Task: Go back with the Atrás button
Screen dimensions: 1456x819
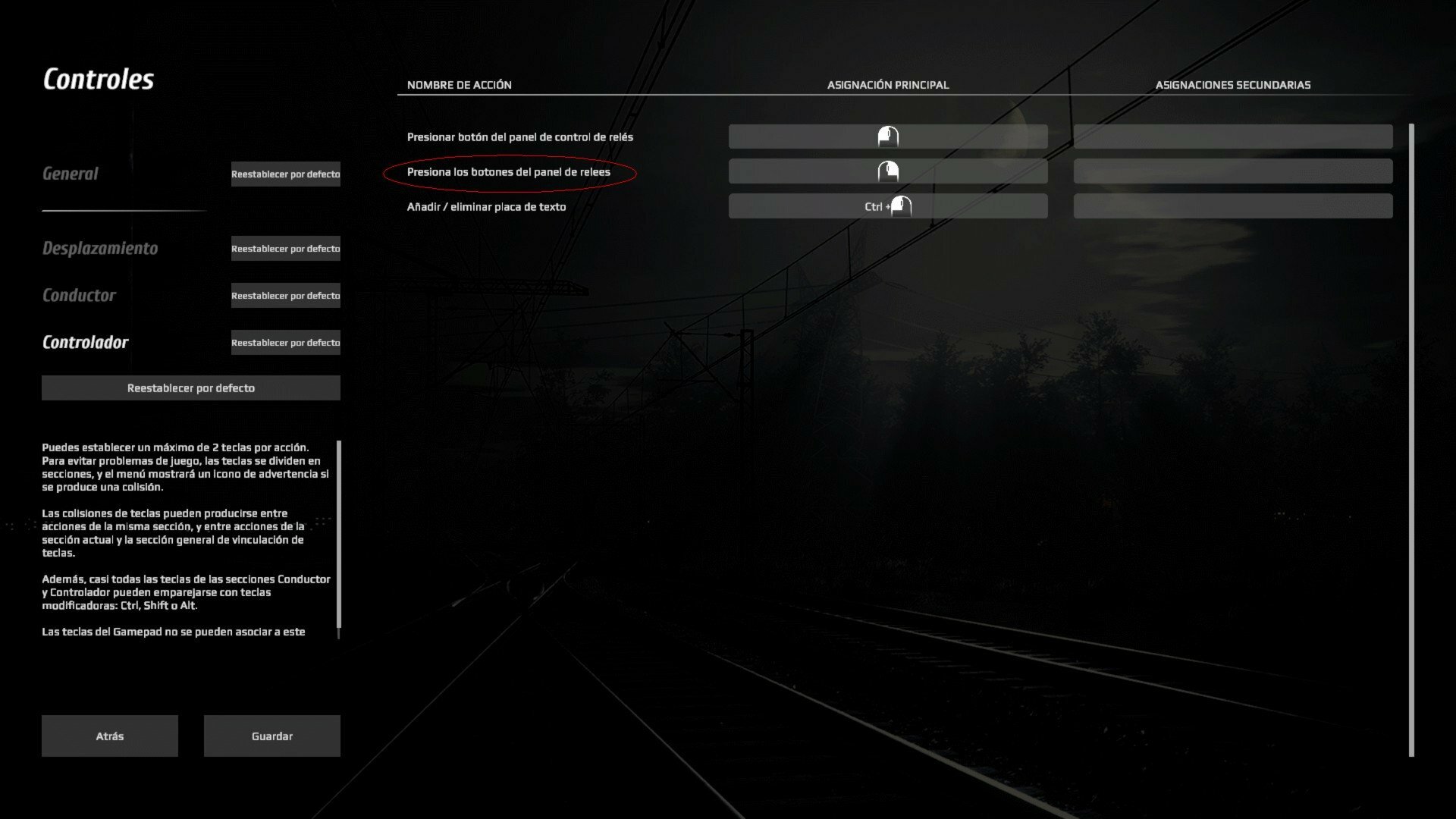Action: [110, 736]
